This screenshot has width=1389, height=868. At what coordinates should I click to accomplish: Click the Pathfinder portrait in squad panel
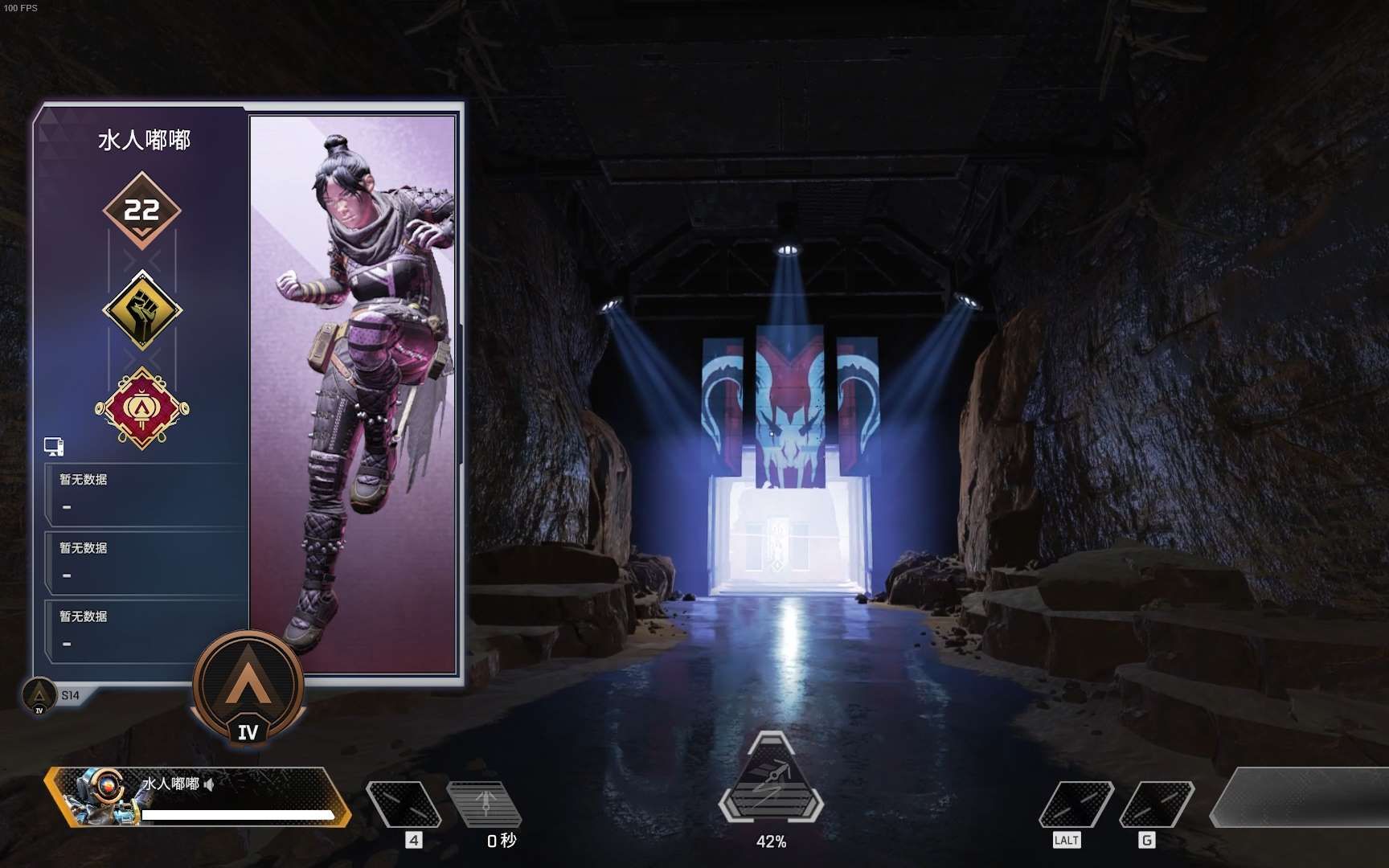tap(99, 796)
